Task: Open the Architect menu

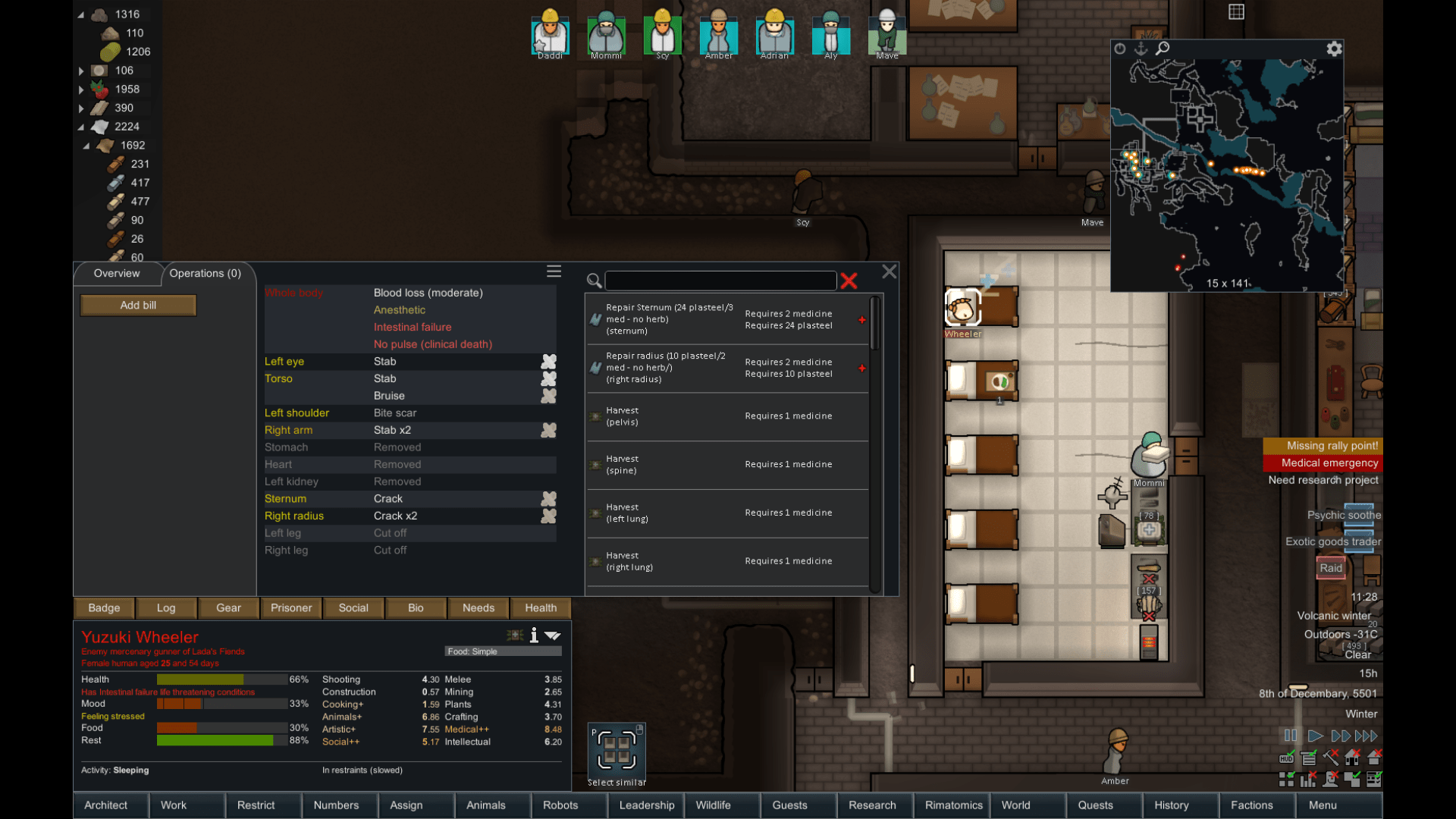Action: [106, 805]
